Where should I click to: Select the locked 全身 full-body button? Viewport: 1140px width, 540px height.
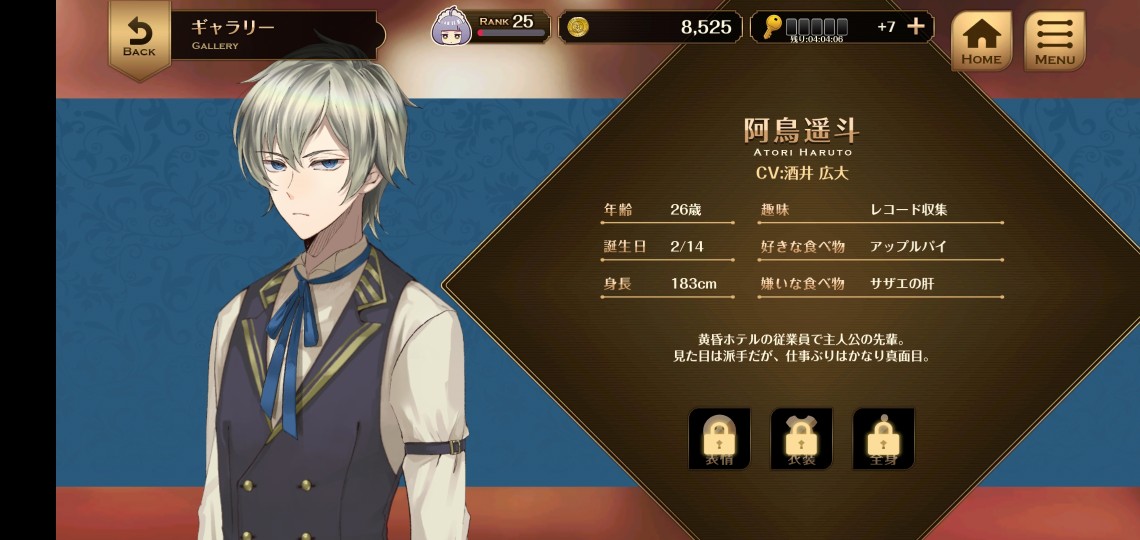click(883, 439)
